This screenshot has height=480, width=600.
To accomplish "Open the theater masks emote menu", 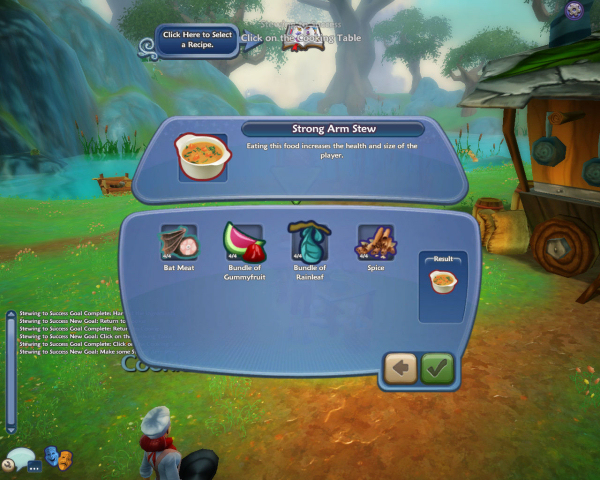I will coord(59,458).
